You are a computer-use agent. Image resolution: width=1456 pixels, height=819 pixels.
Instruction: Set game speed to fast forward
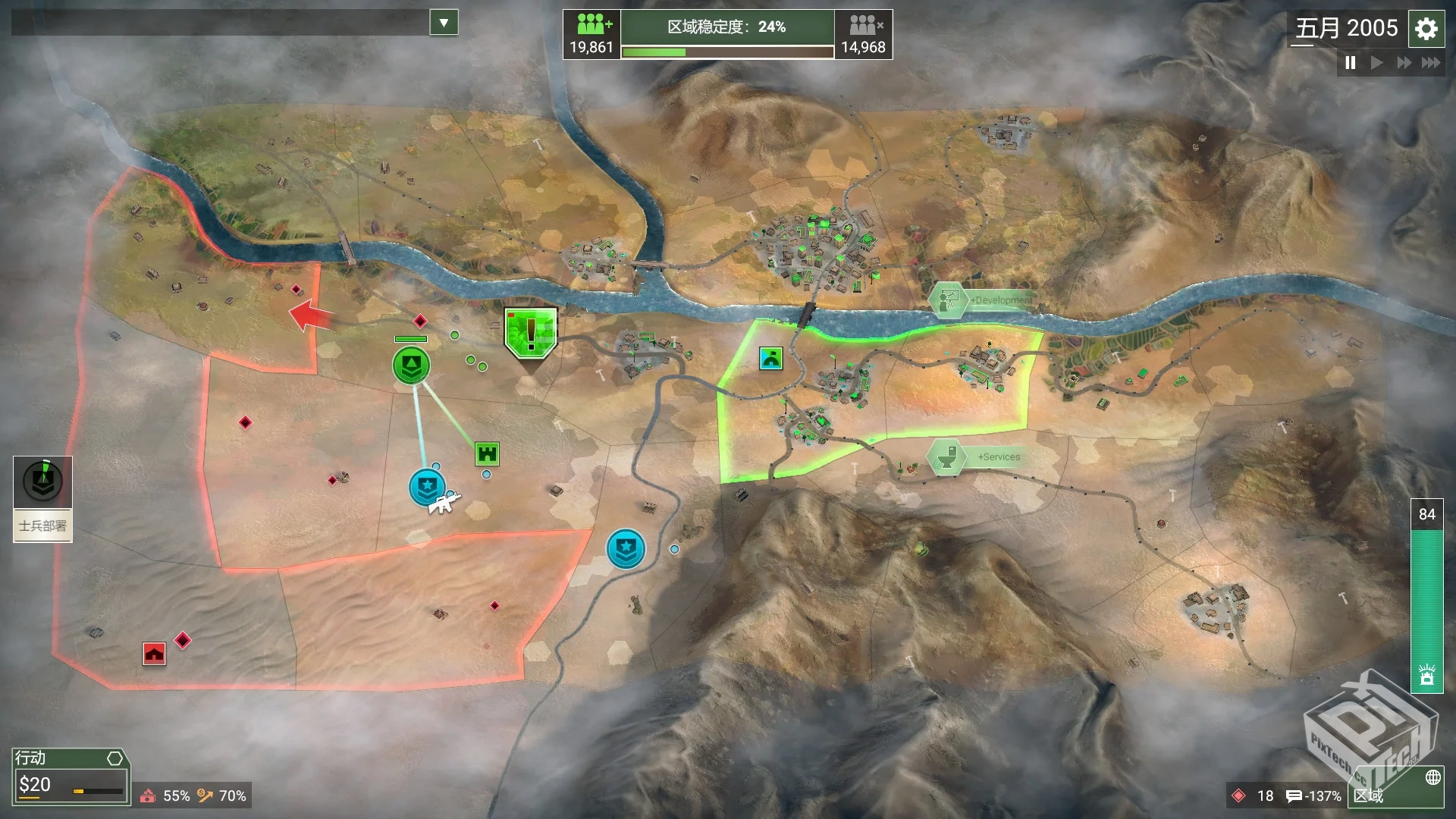[1404, 63]
